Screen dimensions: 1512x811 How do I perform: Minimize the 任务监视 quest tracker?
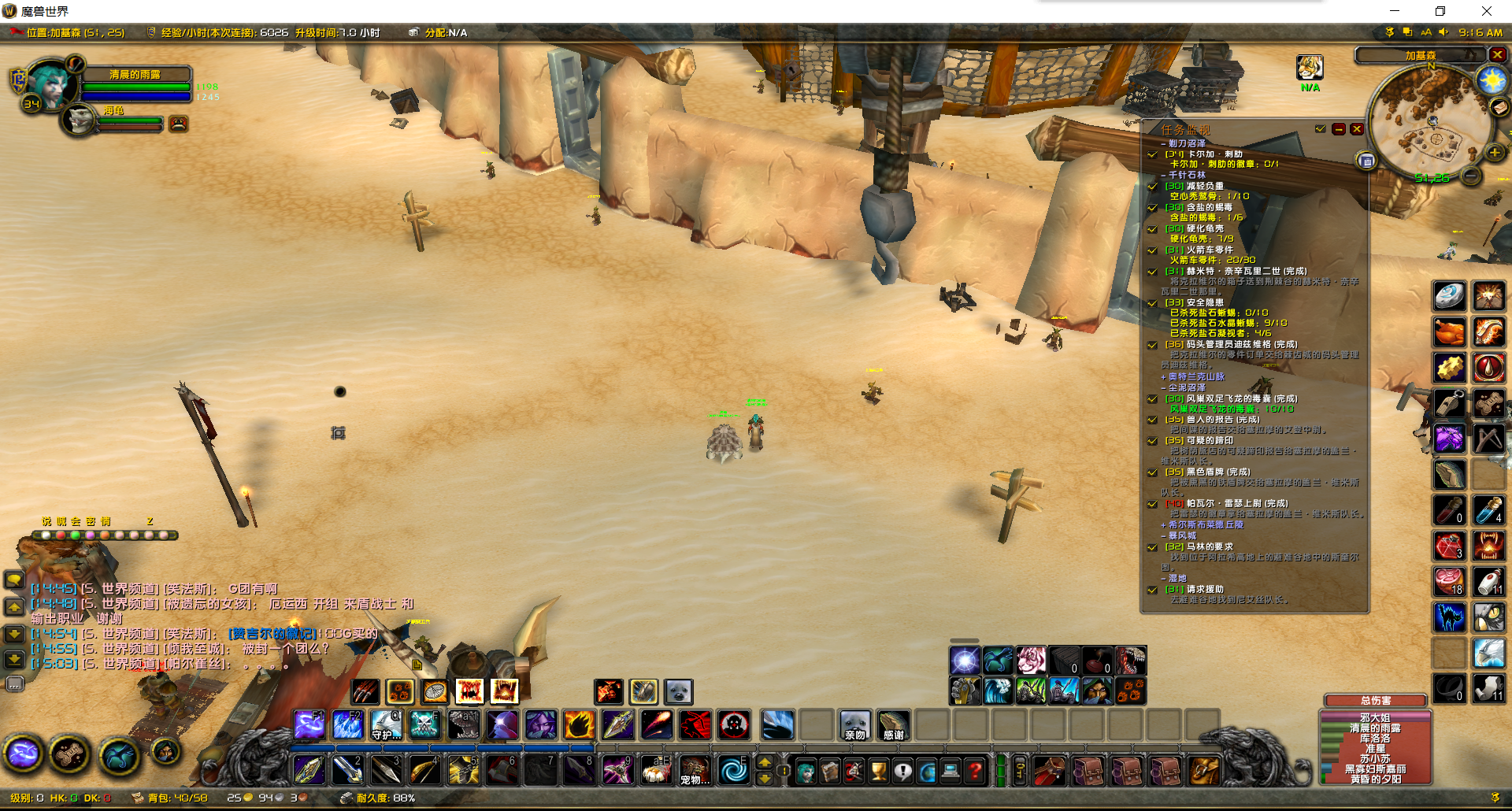pos(1339,129)
